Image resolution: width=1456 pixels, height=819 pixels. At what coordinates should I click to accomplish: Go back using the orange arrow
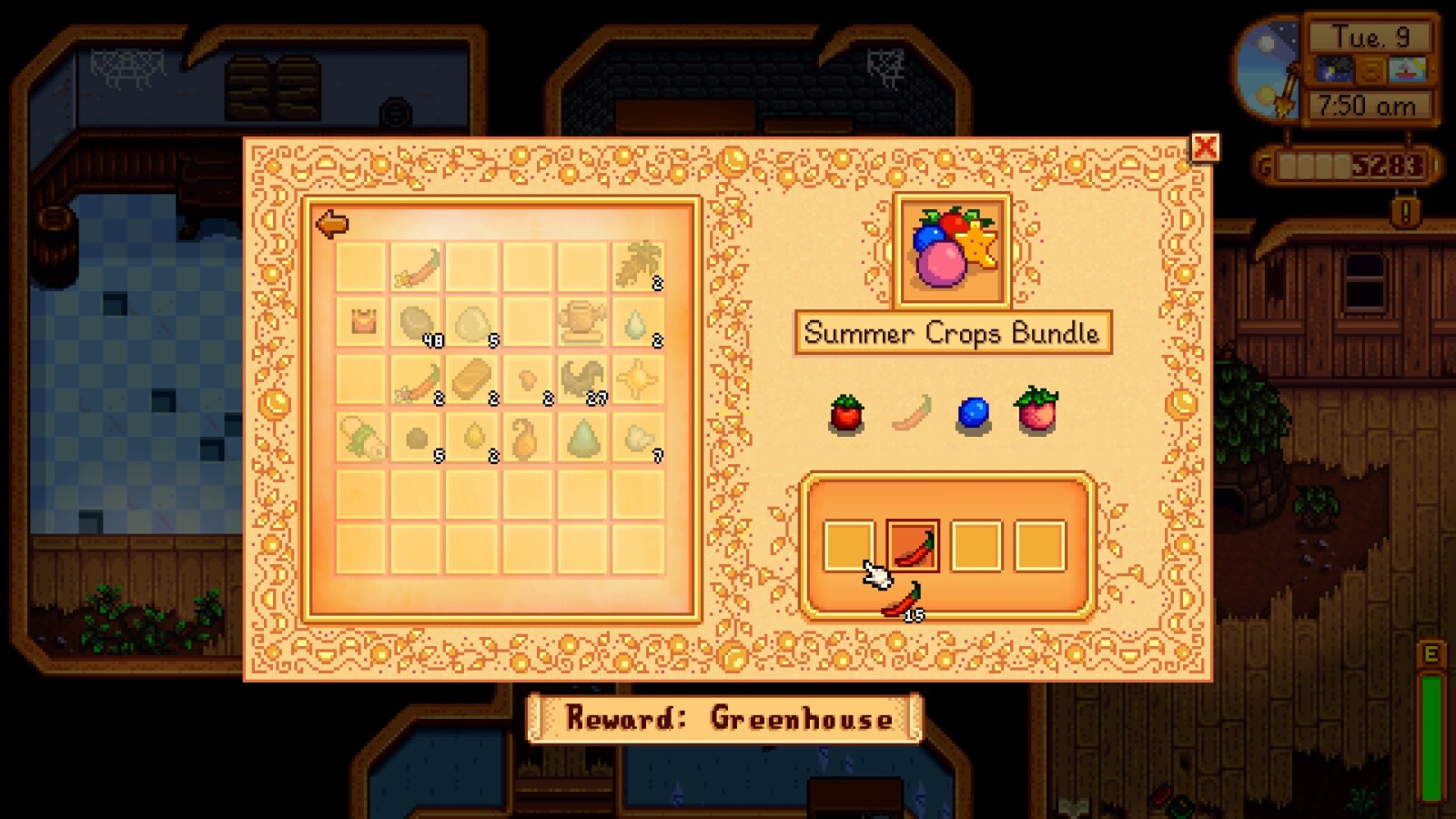(332, 224)
